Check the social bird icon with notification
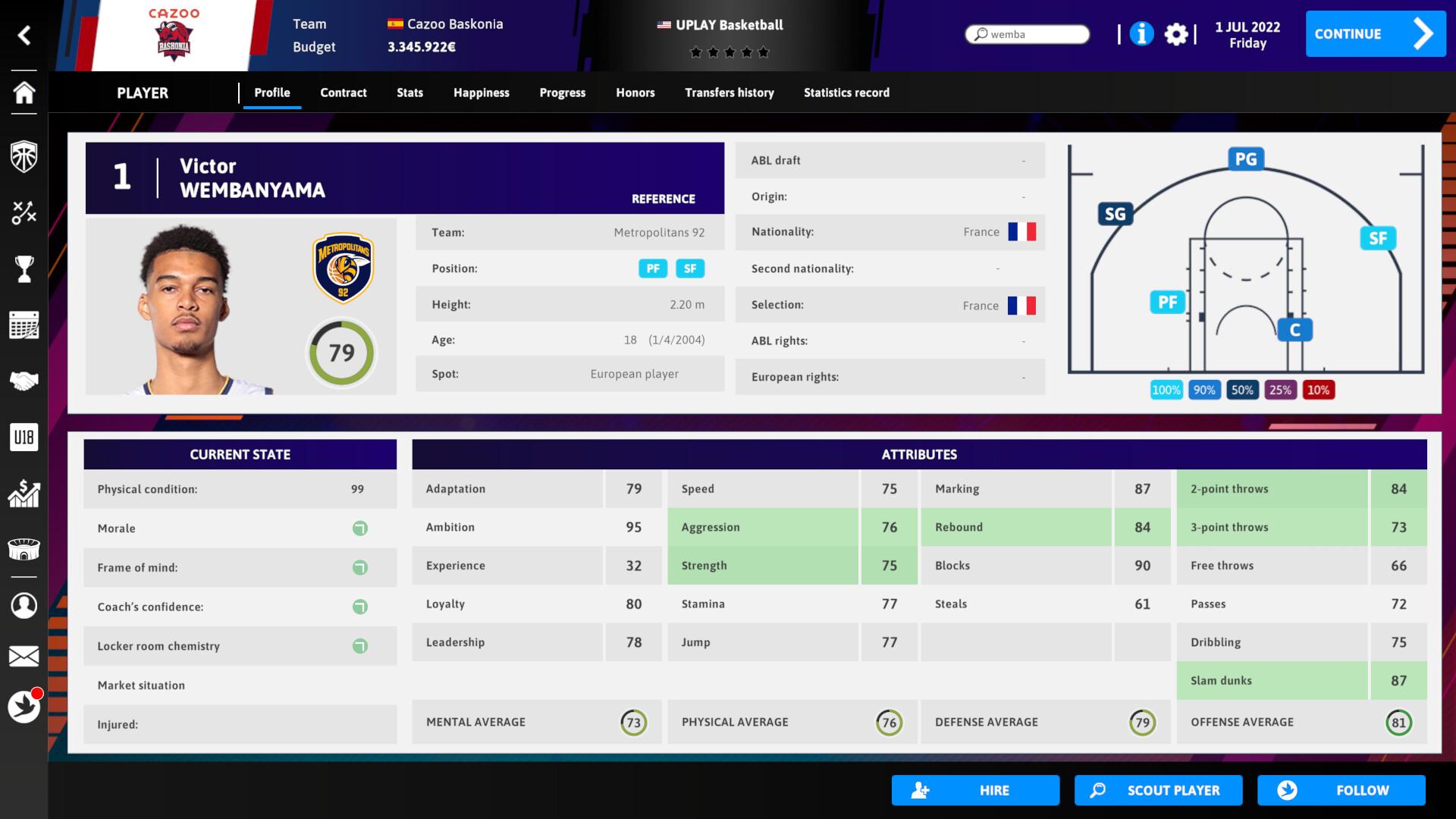This screenshot has height=819, width=1456. (25, 704)
